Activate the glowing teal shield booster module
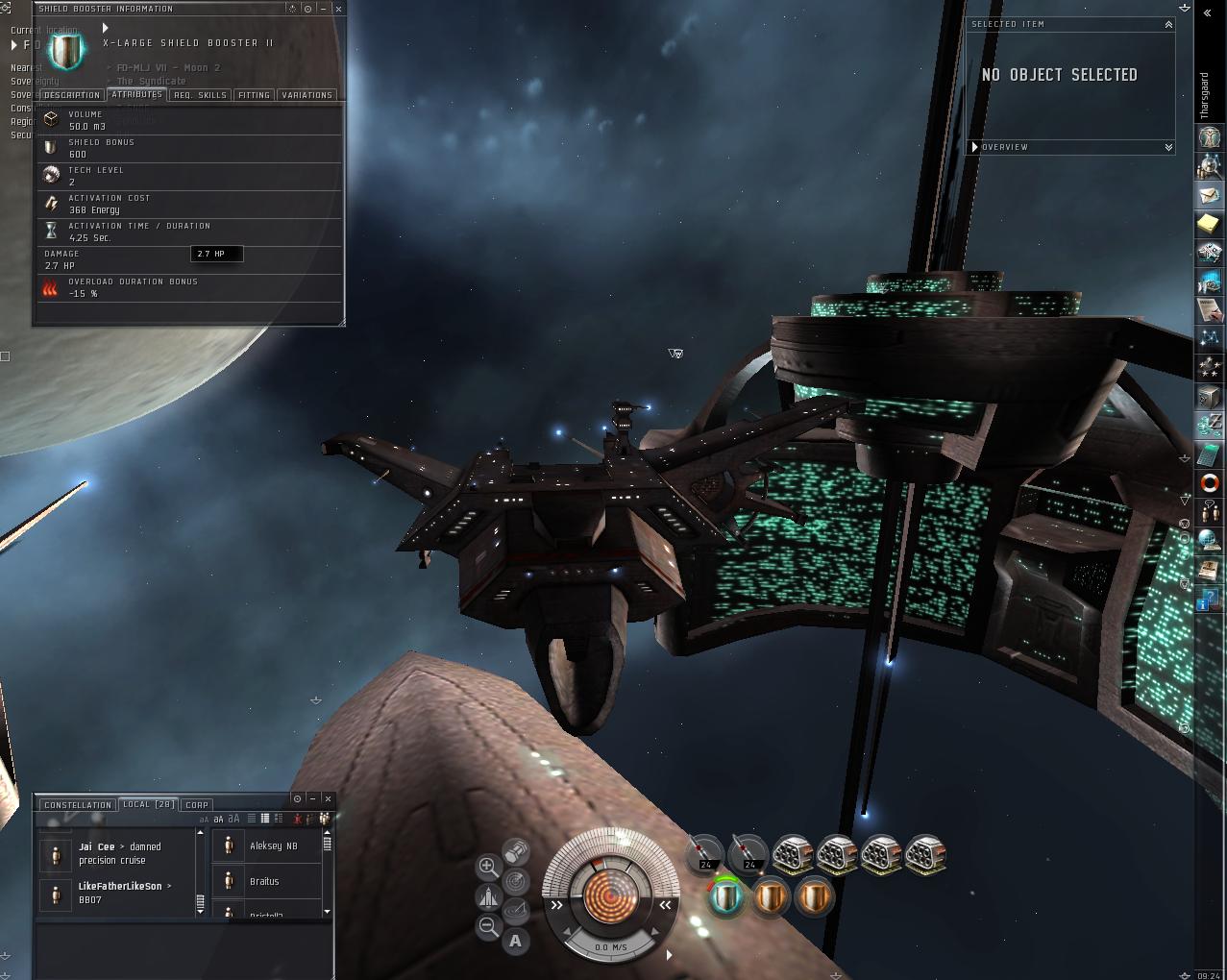Viewport: 1227px width, 980px height. (725, 898)
